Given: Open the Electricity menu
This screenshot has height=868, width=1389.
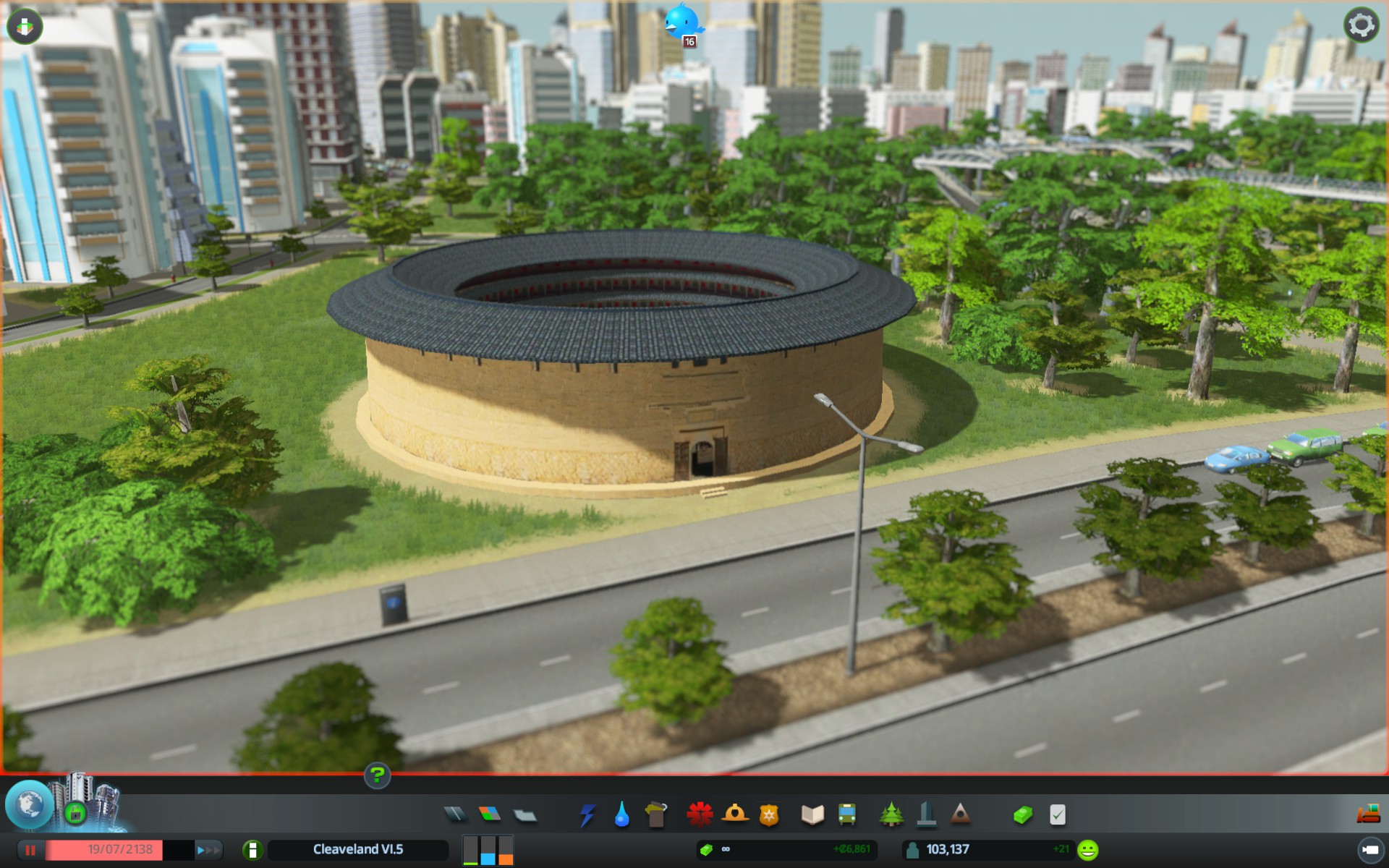Looking at the screenshot, I should coord(587,815).
